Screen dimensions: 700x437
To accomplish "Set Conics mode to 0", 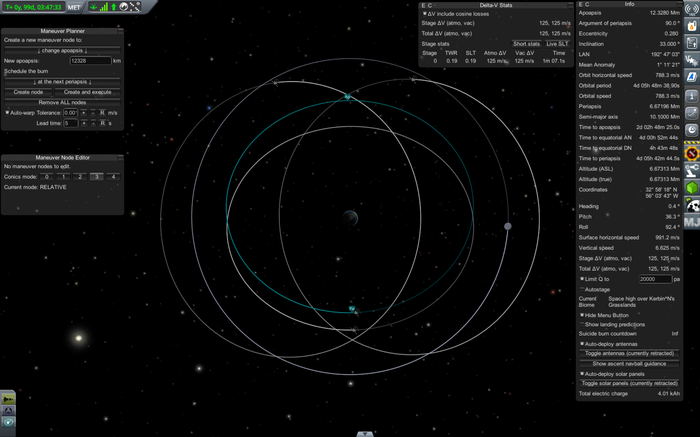I will [x=46, y=176].
